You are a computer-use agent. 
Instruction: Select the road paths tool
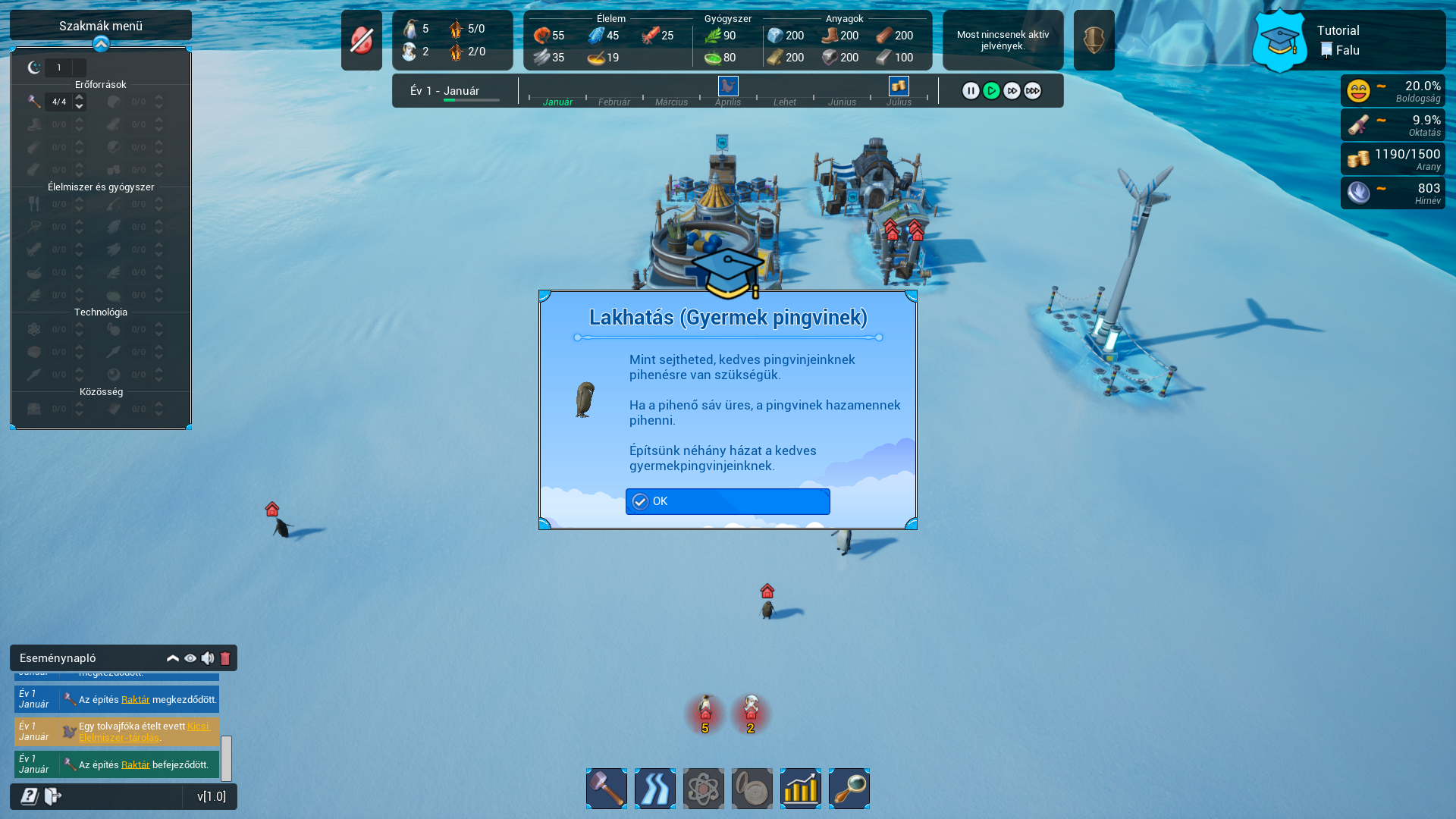(655, 789)
